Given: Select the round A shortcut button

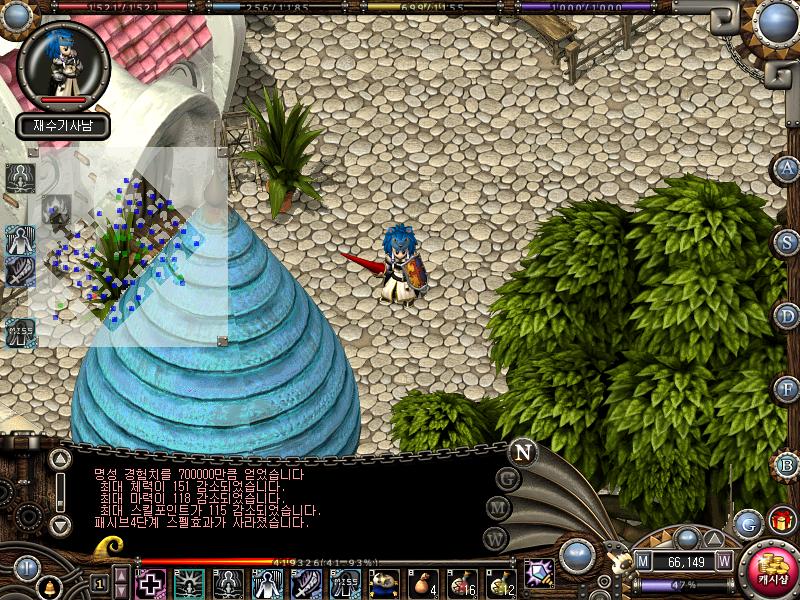Looking at the screenshot, I should [788, 169].
